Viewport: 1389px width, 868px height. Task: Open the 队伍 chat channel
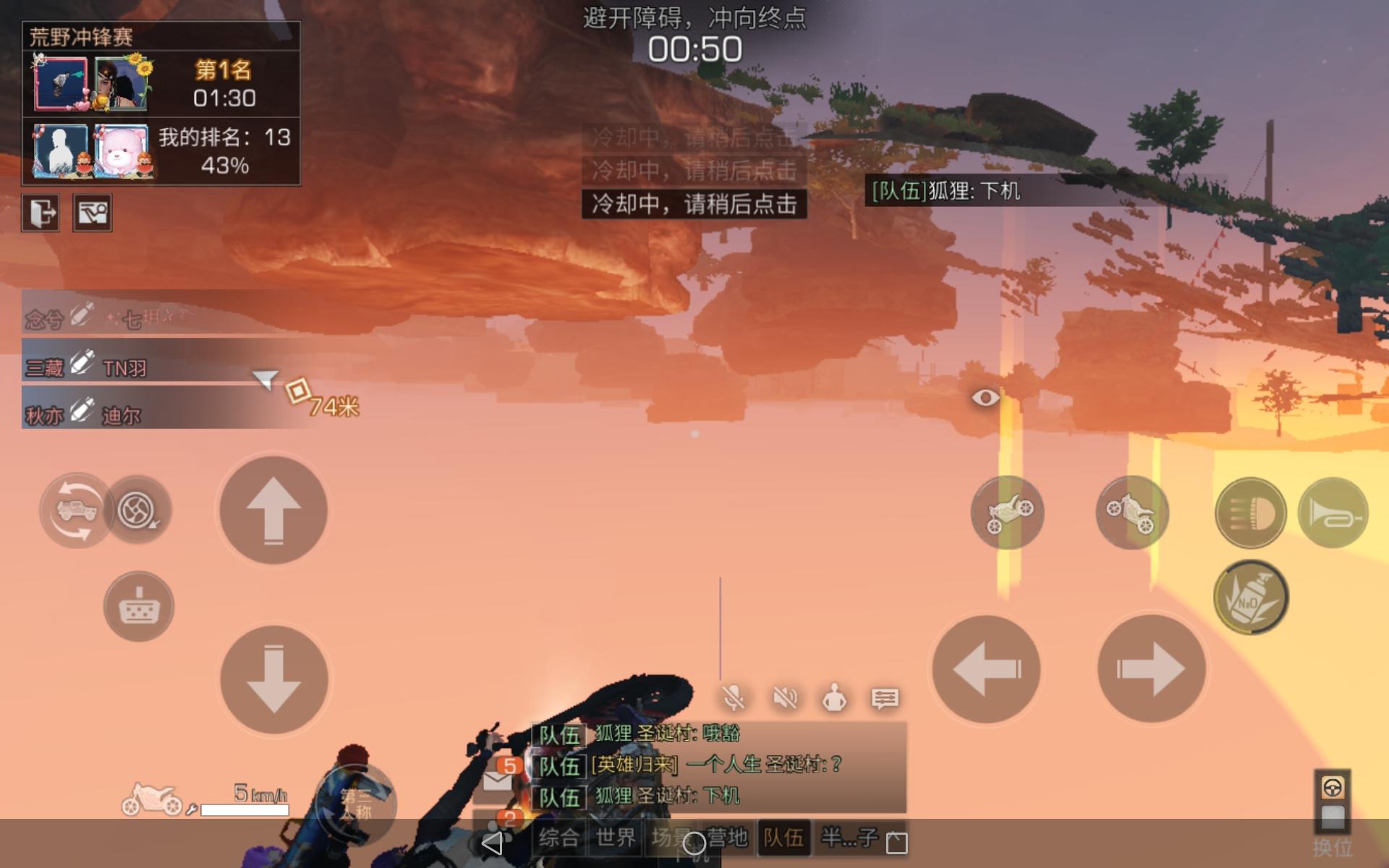click(x=781, y=839)
